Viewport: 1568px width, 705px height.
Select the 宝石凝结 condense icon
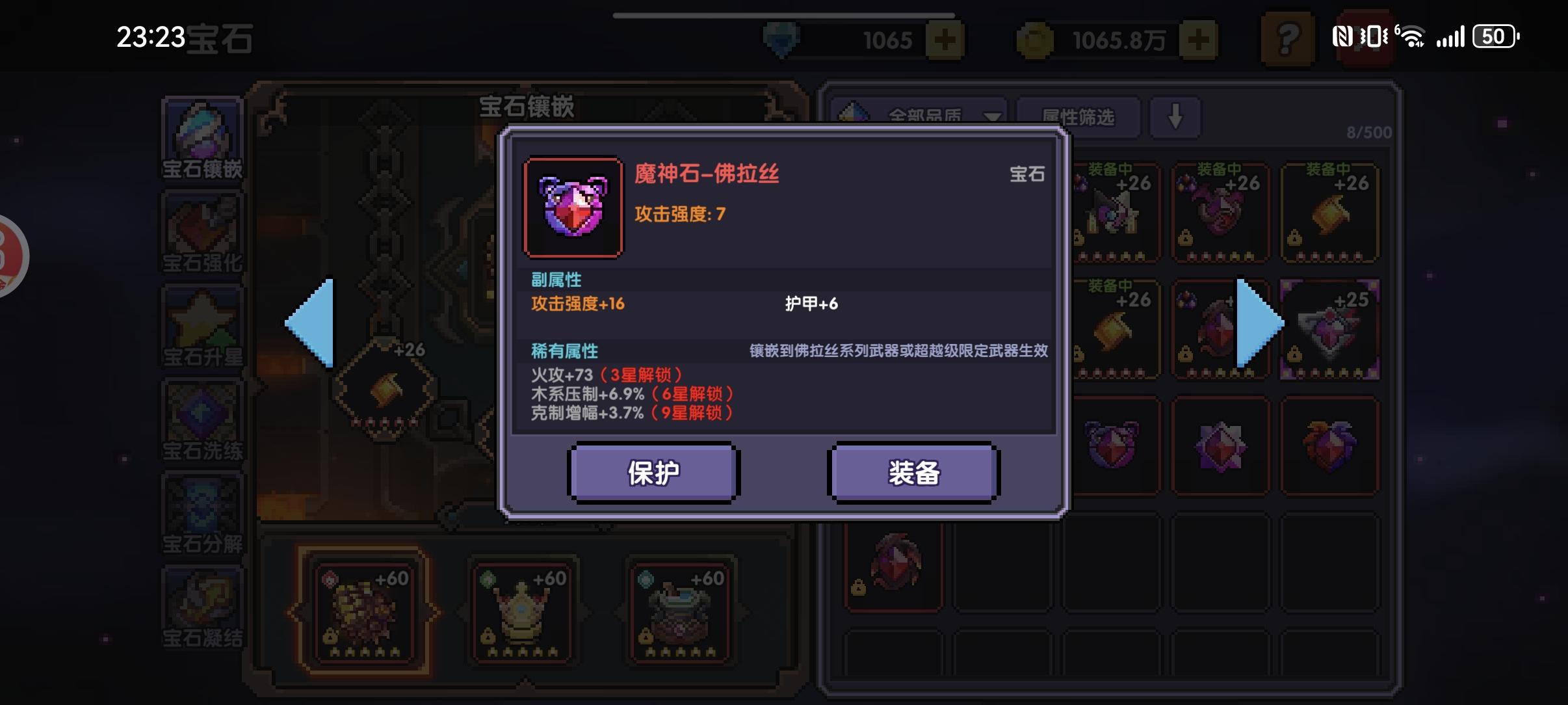pos(202,605)
